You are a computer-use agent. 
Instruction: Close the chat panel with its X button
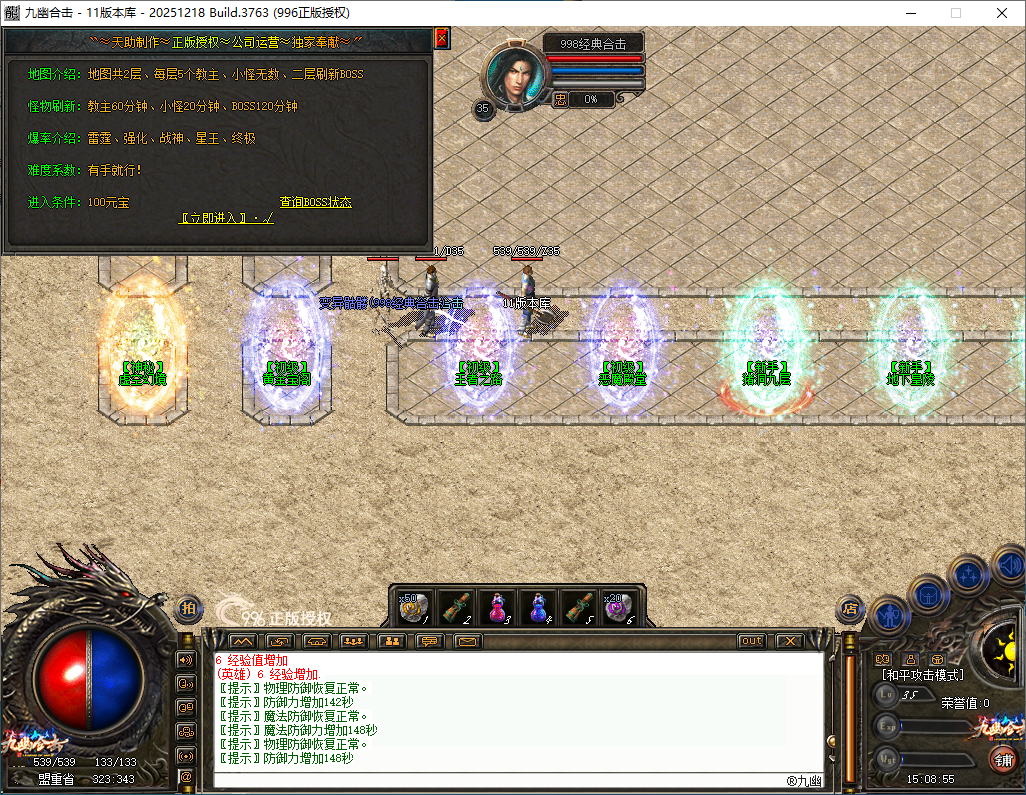point(789,641)
